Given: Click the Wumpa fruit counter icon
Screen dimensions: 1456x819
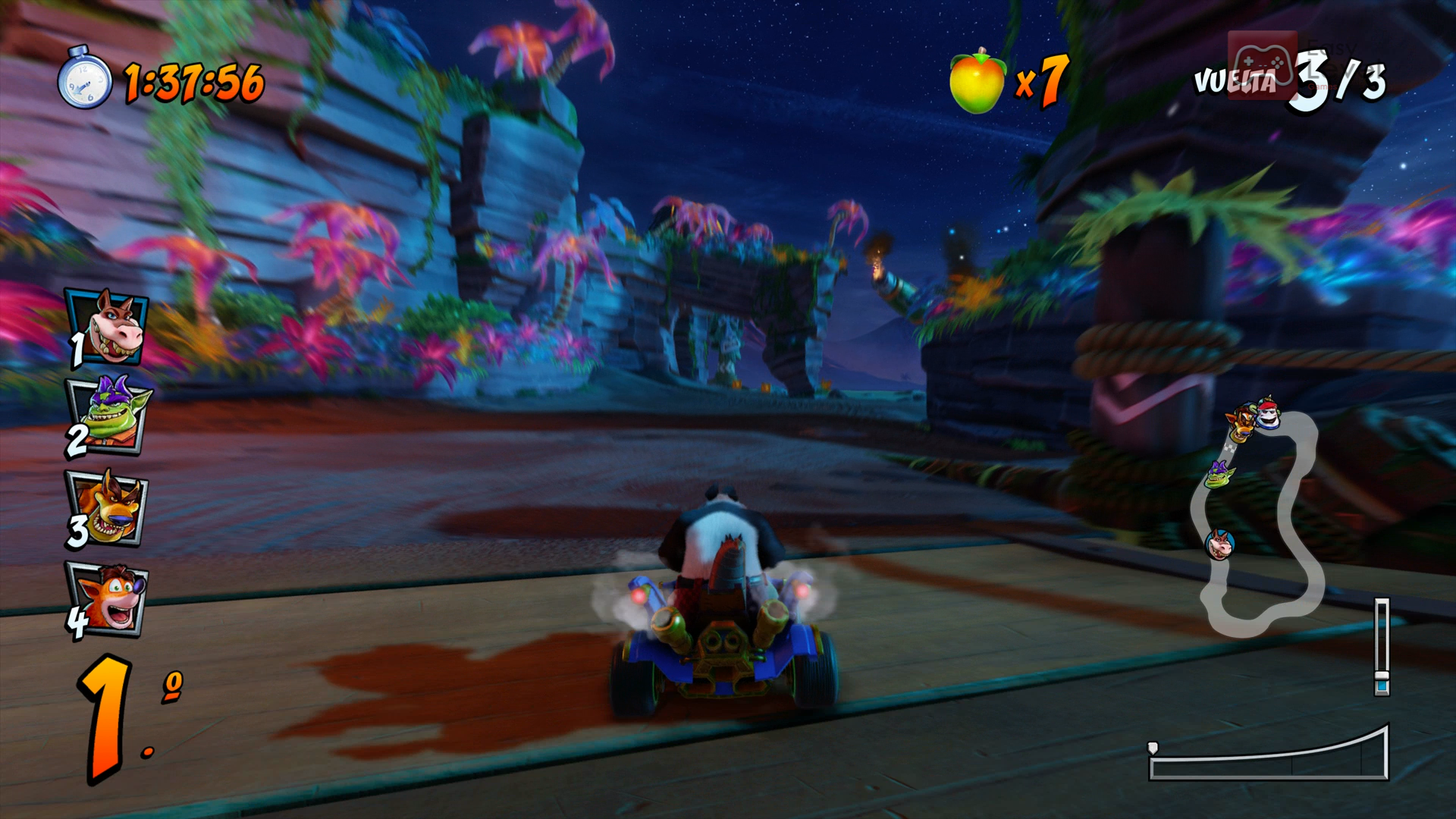Looking at the screenshot, I should coord(977,82).
